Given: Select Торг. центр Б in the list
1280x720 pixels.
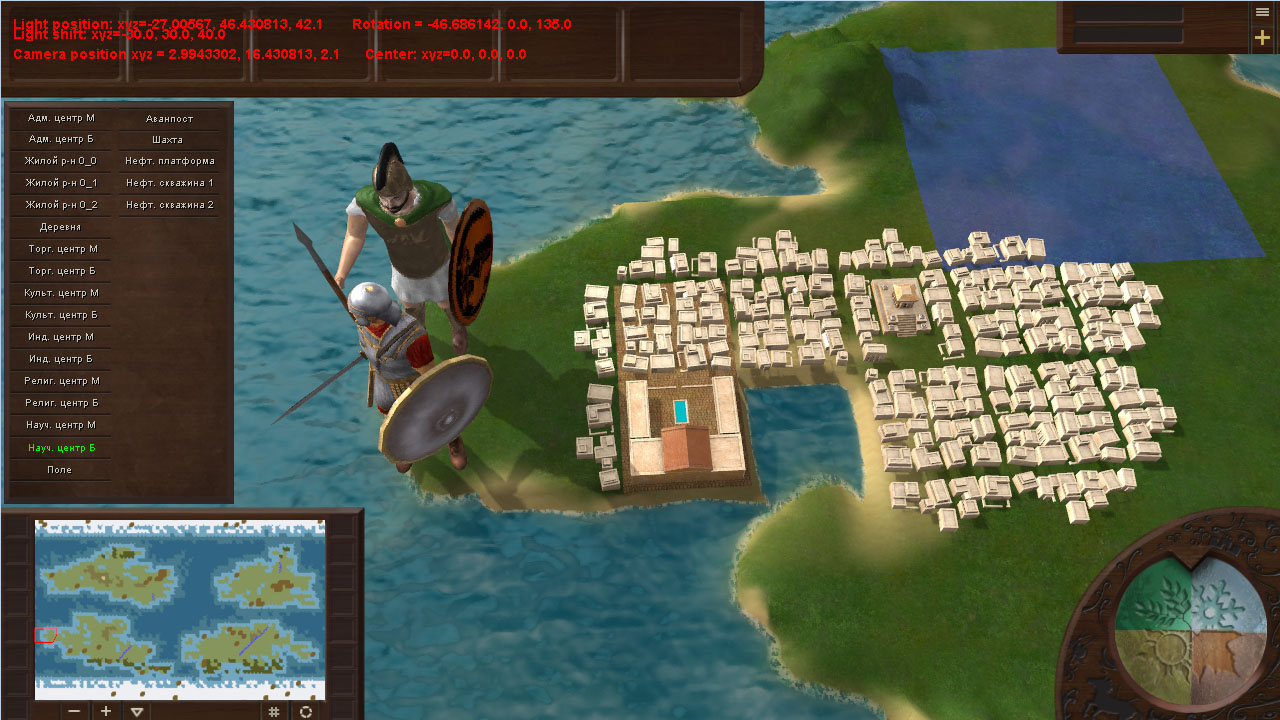Looking at the screenshot, I should (x=62, y=271).
